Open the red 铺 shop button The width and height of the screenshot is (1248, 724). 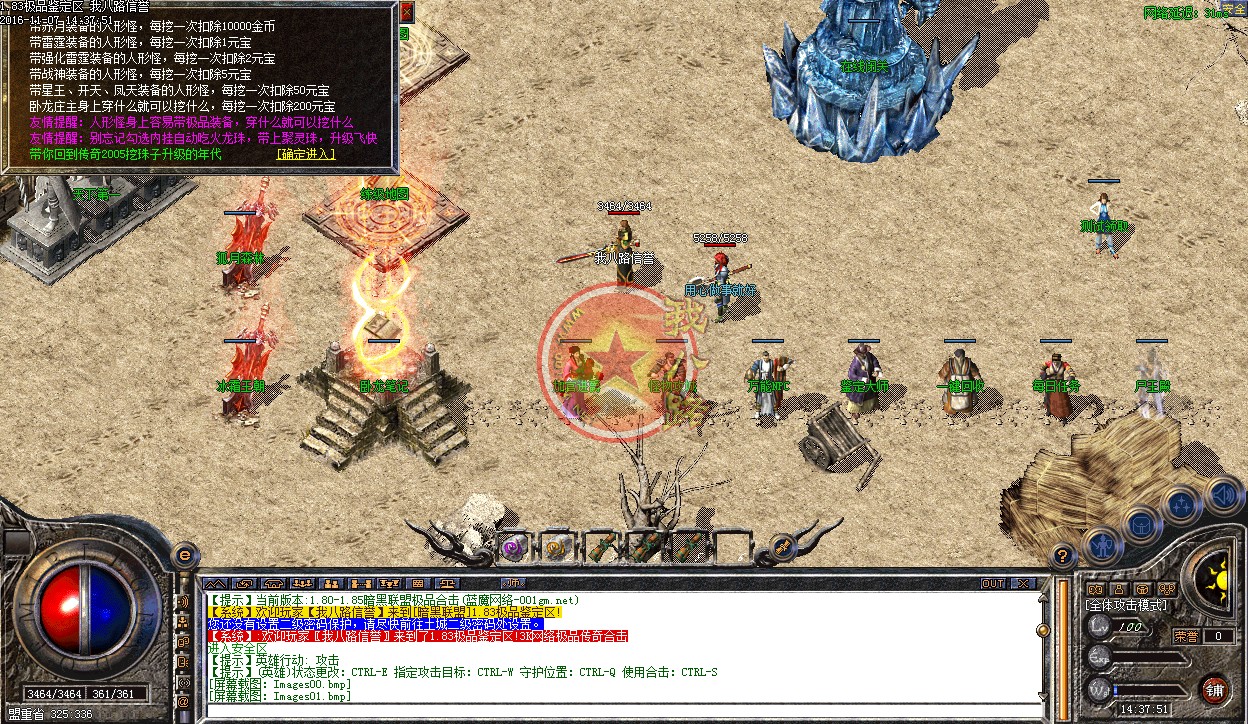(x=1215, y=689)
